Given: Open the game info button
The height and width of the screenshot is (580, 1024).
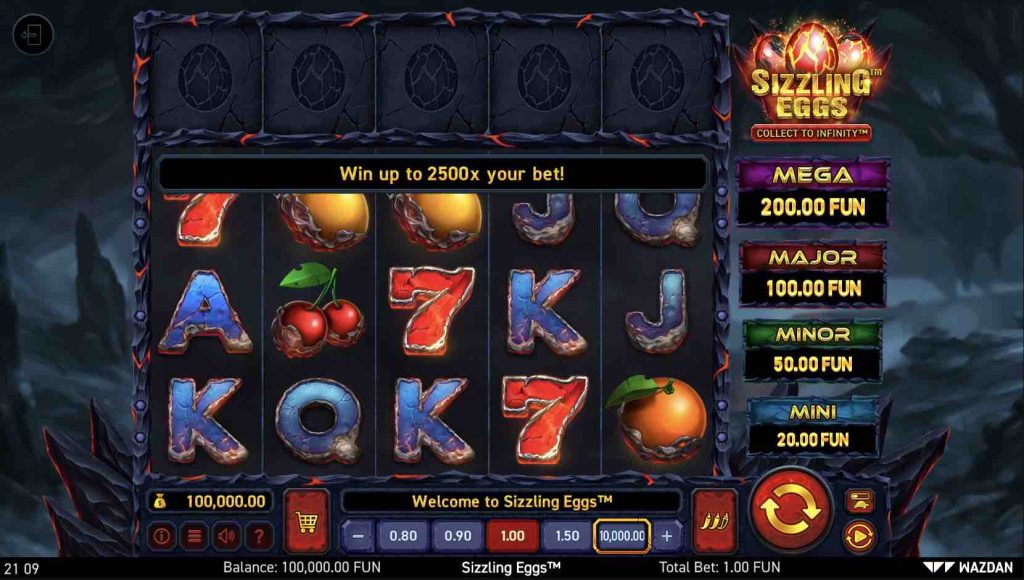Looking at the screenshot, I should pyautogui.click(x=161, y=535).
